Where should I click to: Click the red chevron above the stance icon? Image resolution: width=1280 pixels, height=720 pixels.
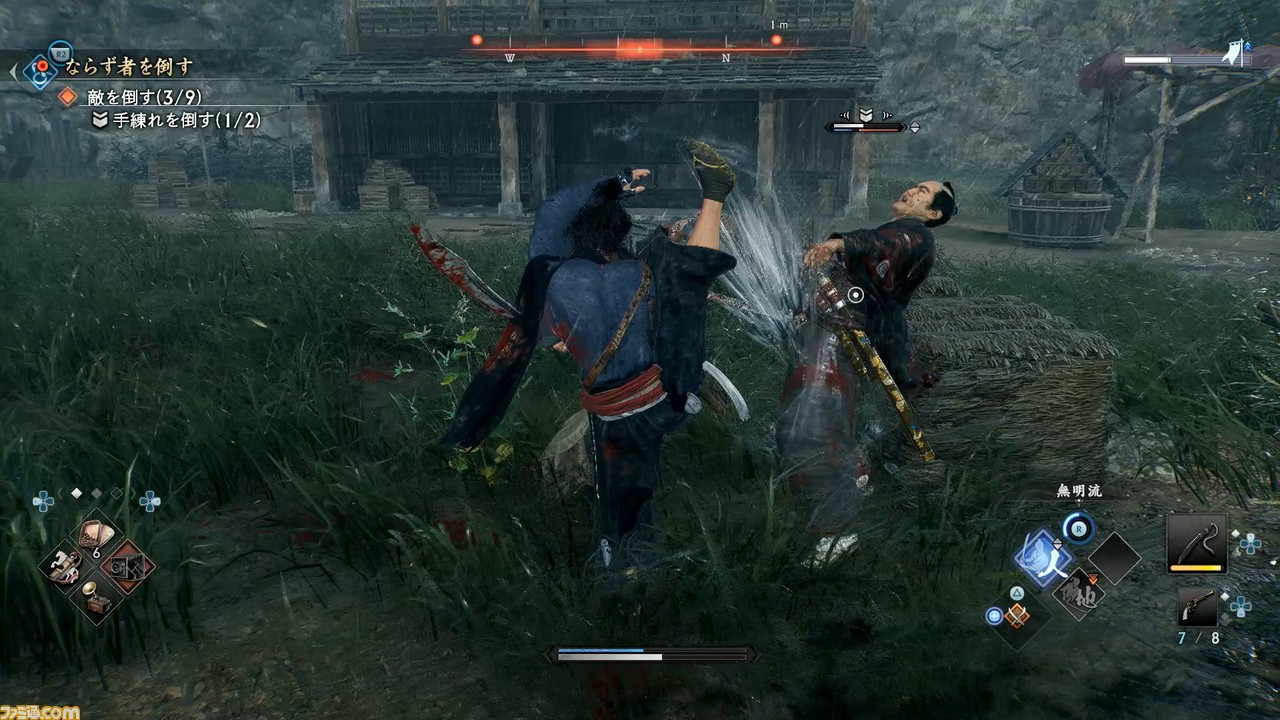pyautogui.click(x=1091, y=578)
